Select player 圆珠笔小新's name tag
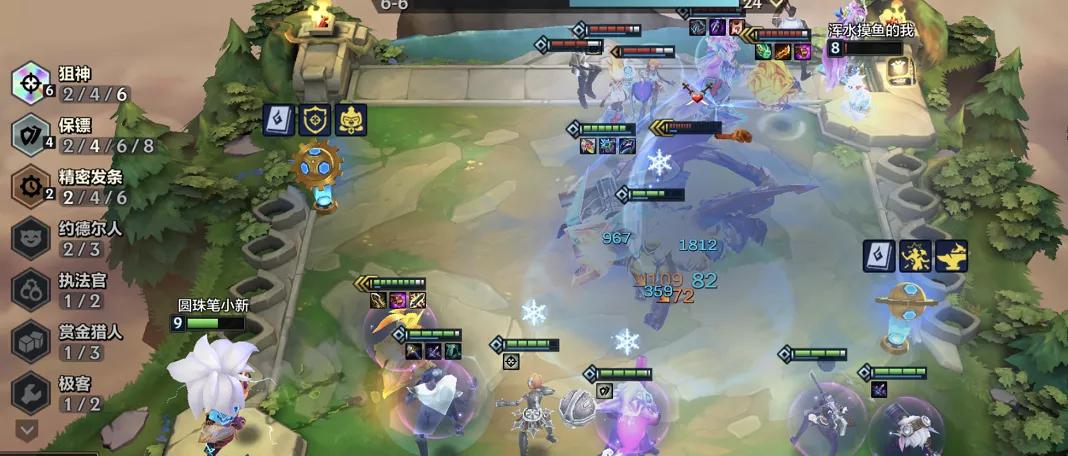Viewport: 1068px width, 456px height. coord(212,305)
